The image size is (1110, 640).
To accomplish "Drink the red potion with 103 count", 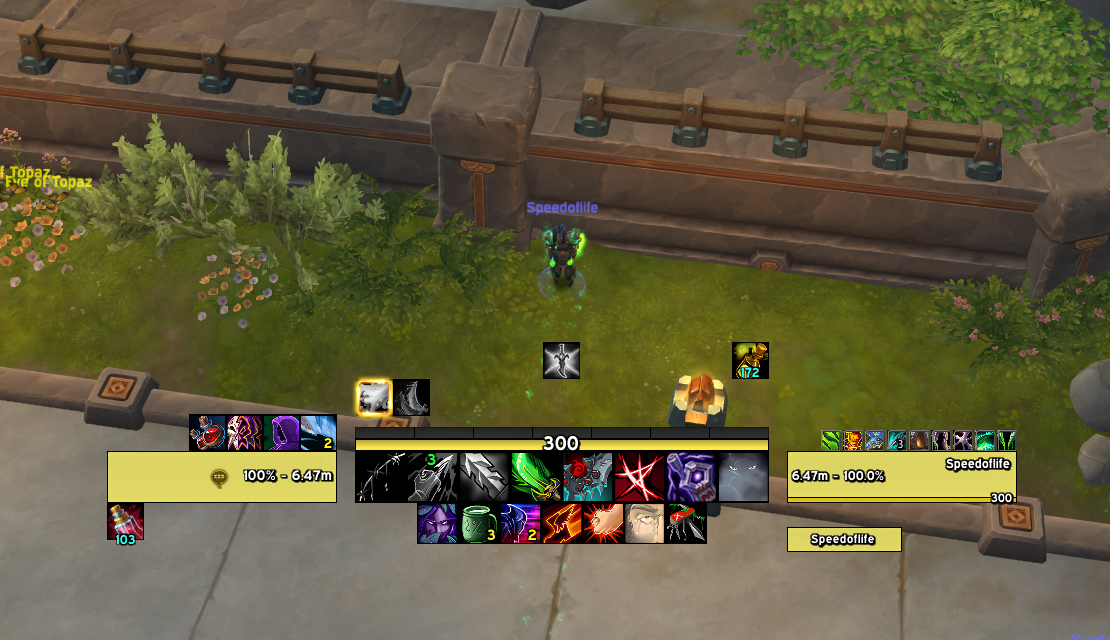I will coord(125,521).
